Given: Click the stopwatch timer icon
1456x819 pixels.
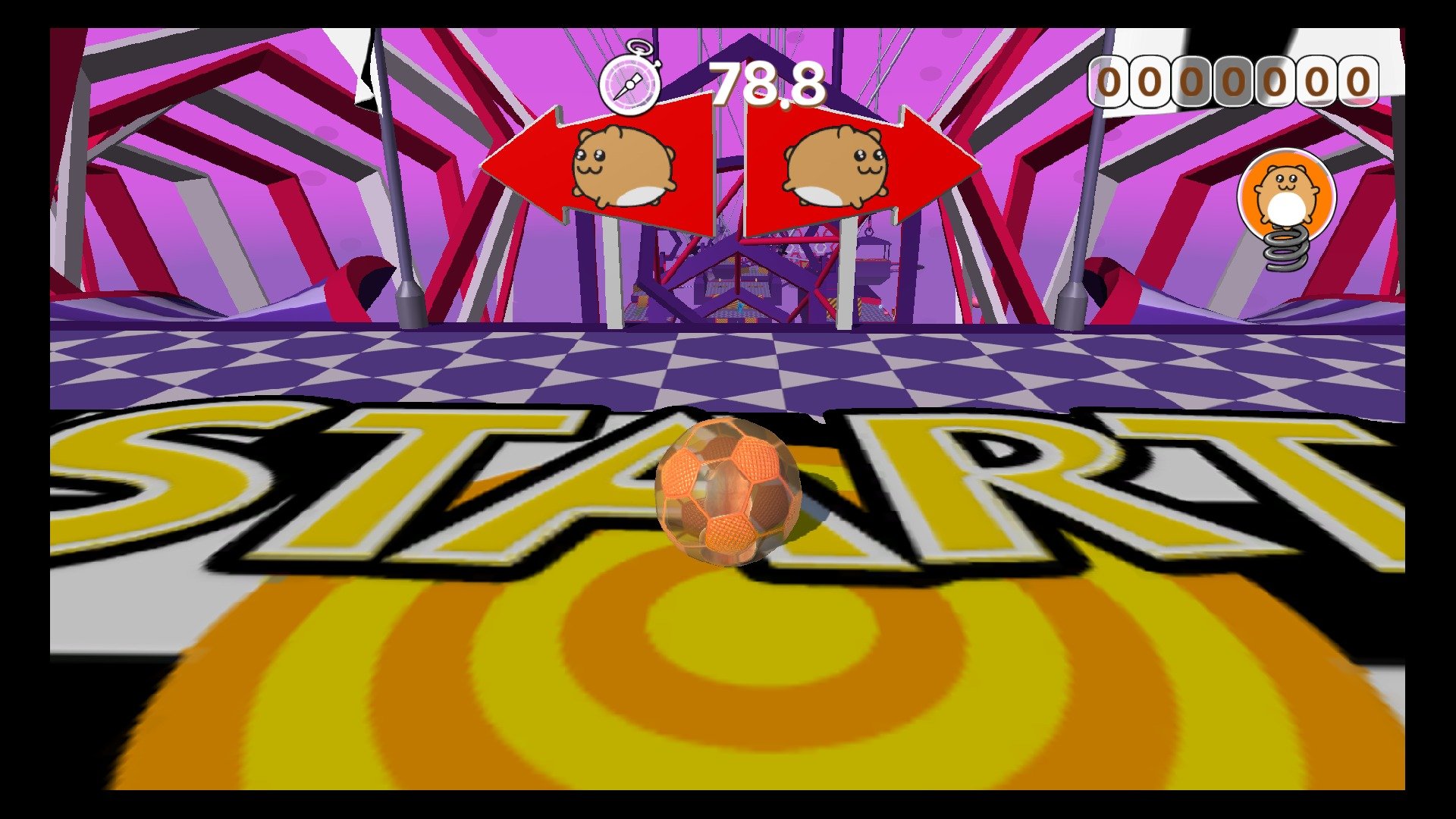Looking at the screenshot, I should [x=631, y=82].
